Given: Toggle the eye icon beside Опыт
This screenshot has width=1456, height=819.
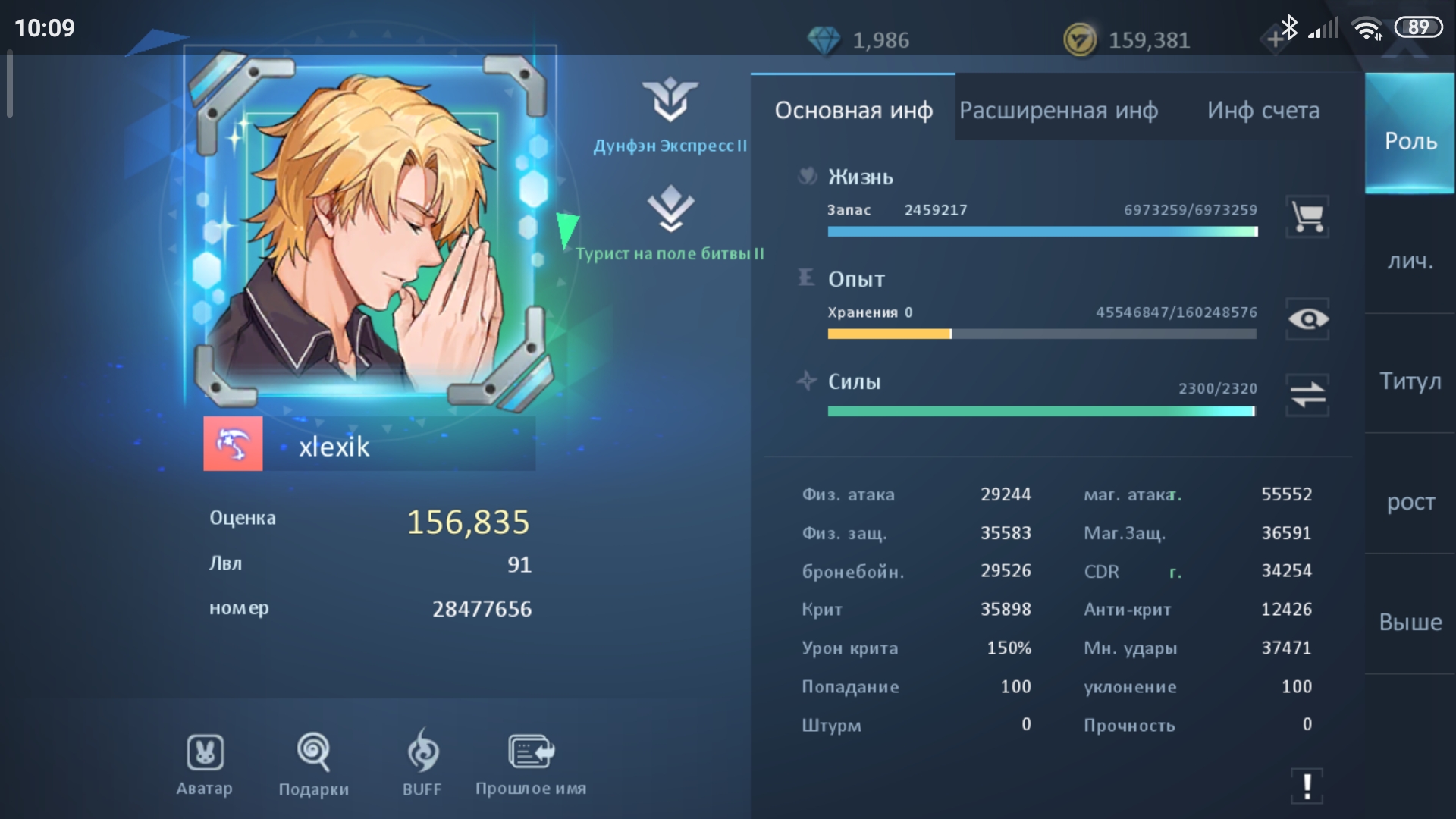Looking at the screenshot, I should click(1307, 319).
